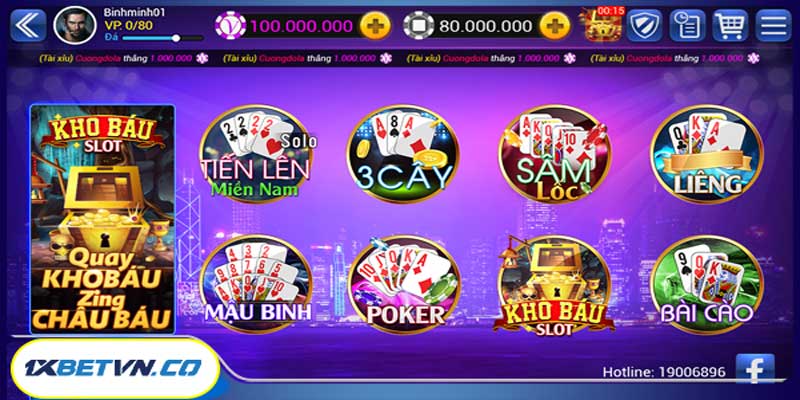Screen dimensions: 800x400
Task: Select the round Kho Báu Slot tile
Action: click(553, 284)
